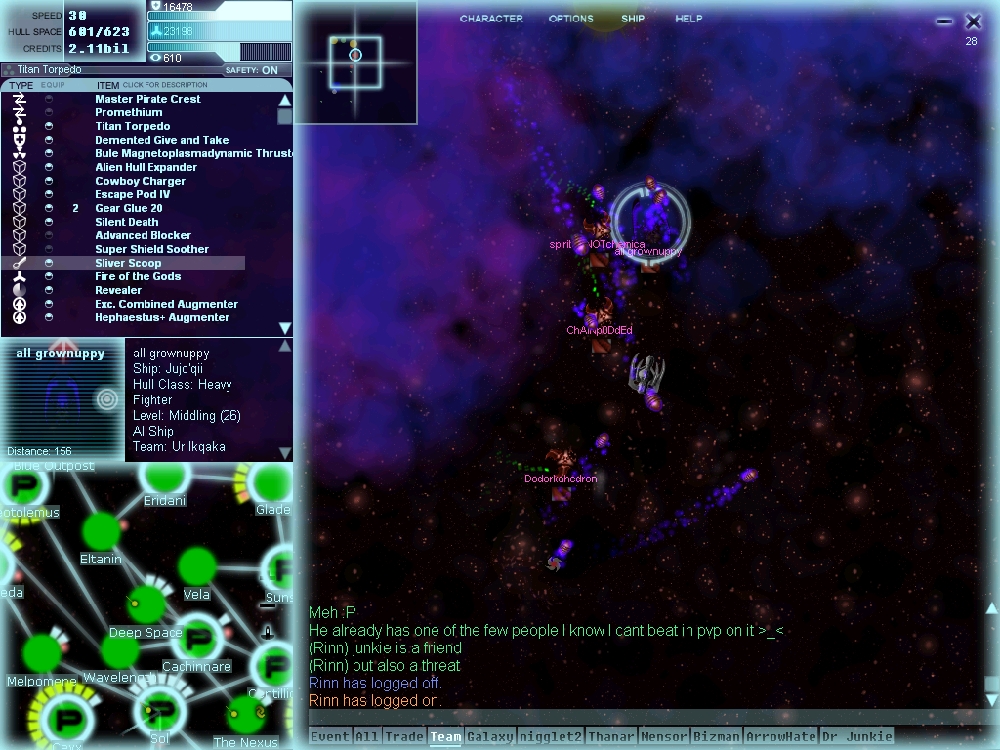Select Titan Torpedo in inventory list
This screenshot has width=1000, height=750.
(132, 127)
